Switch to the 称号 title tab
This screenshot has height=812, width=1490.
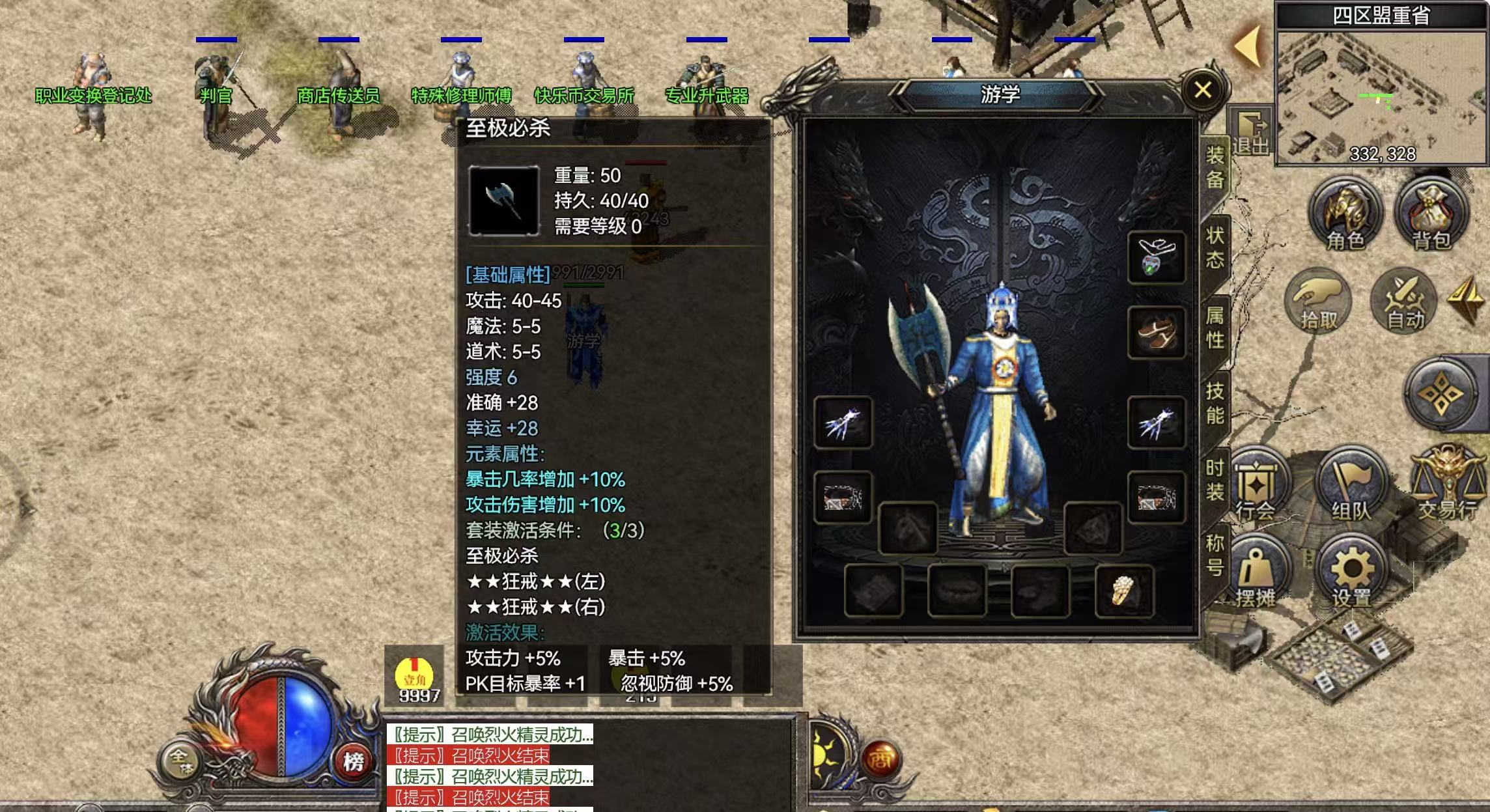[x=1215, y=555]
